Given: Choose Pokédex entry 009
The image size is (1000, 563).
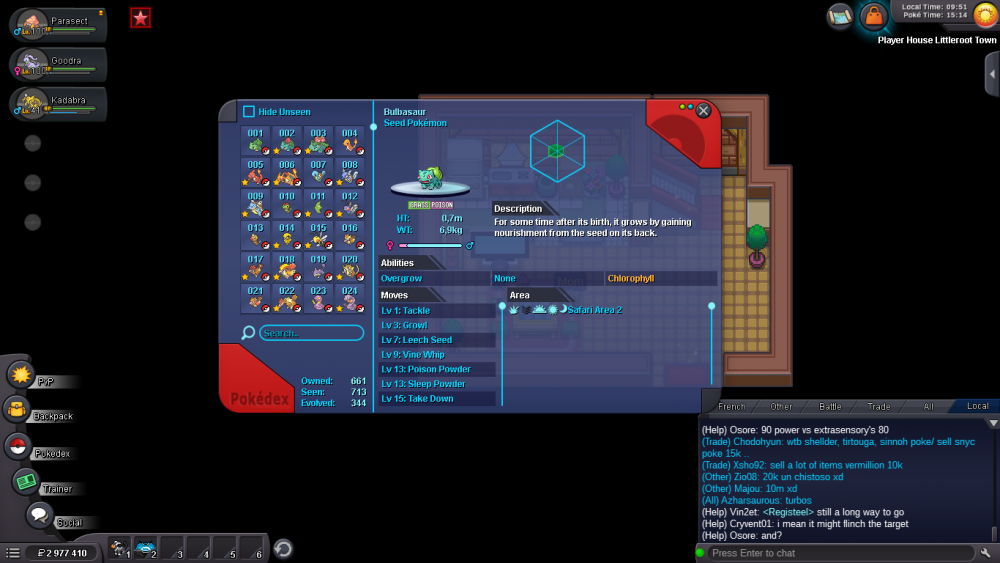Looking at the screenshot, I should point(256,205).
